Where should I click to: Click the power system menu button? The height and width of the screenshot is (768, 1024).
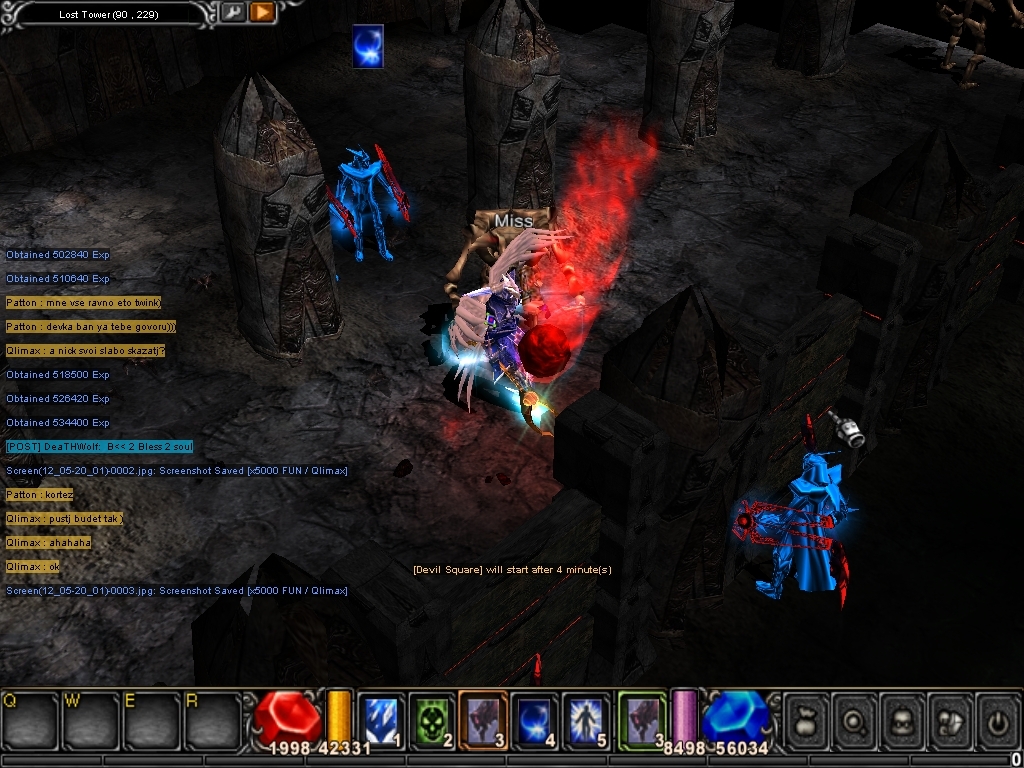pos(1000,720)
